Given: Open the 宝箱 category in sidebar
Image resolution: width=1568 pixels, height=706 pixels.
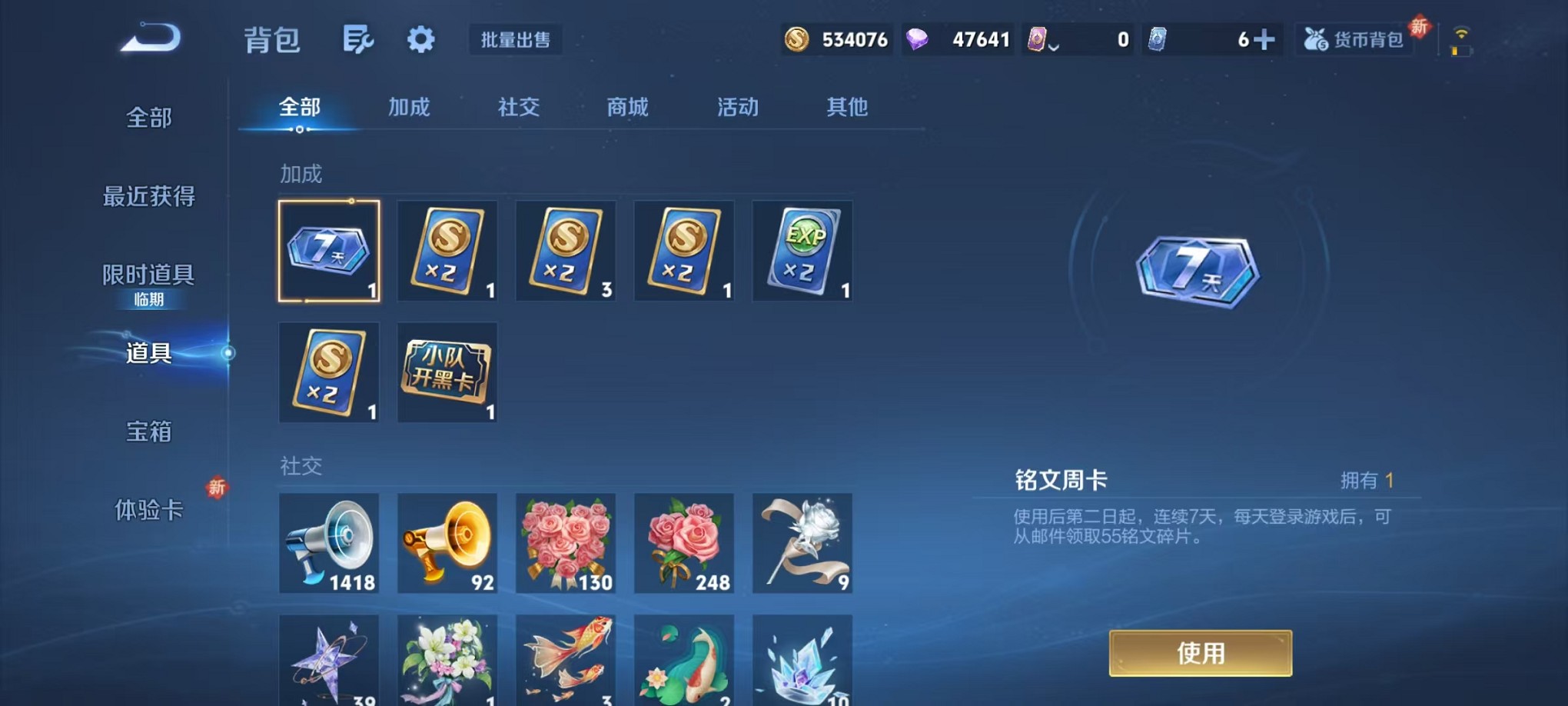Looking at the screenshot, I should pos(148,433).
